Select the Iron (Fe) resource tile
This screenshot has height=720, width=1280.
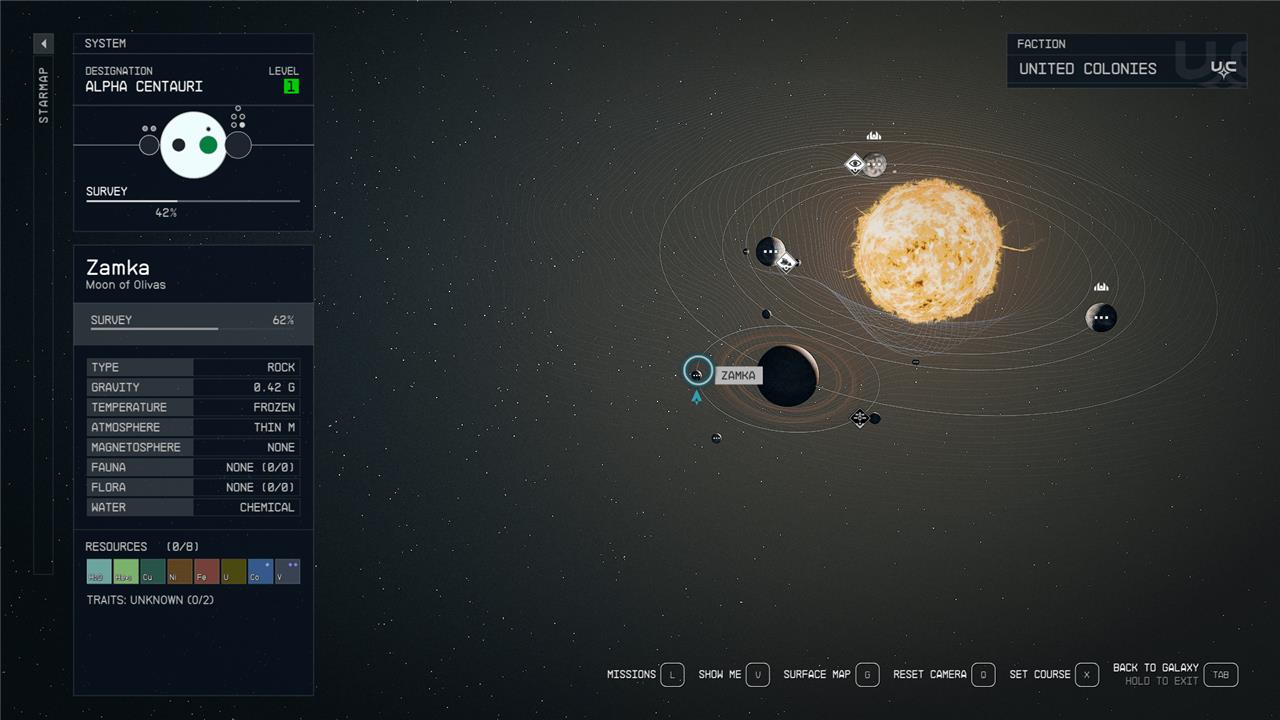coord(207,571)
